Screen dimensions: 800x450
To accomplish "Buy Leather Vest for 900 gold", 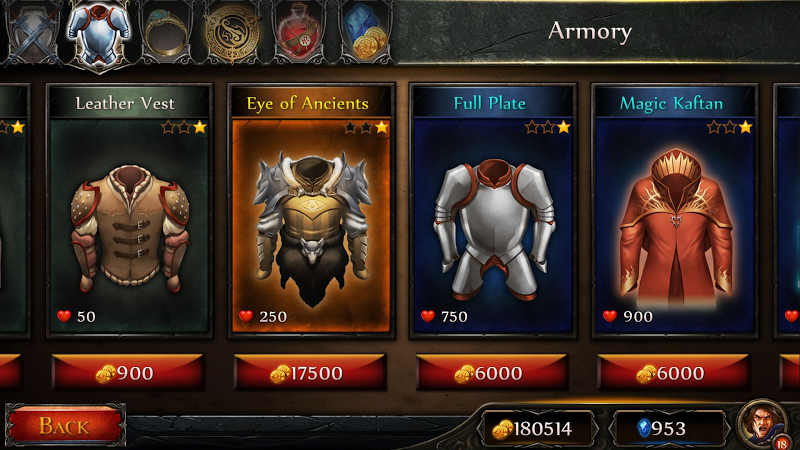I will (x=129, y=373).
